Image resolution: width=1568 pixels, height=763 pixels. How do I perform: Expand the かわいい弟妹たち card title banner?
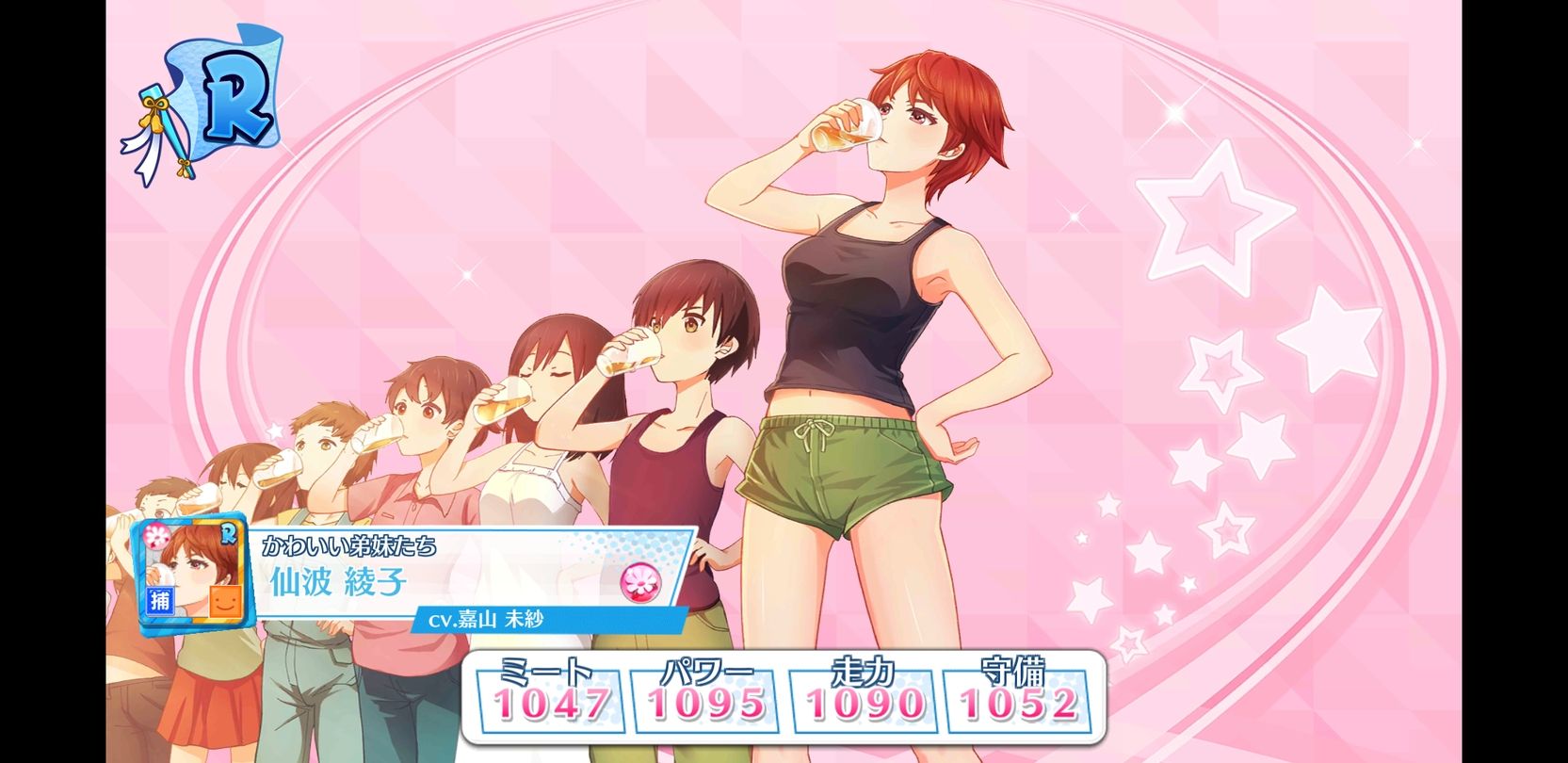(x=348, y=543)
